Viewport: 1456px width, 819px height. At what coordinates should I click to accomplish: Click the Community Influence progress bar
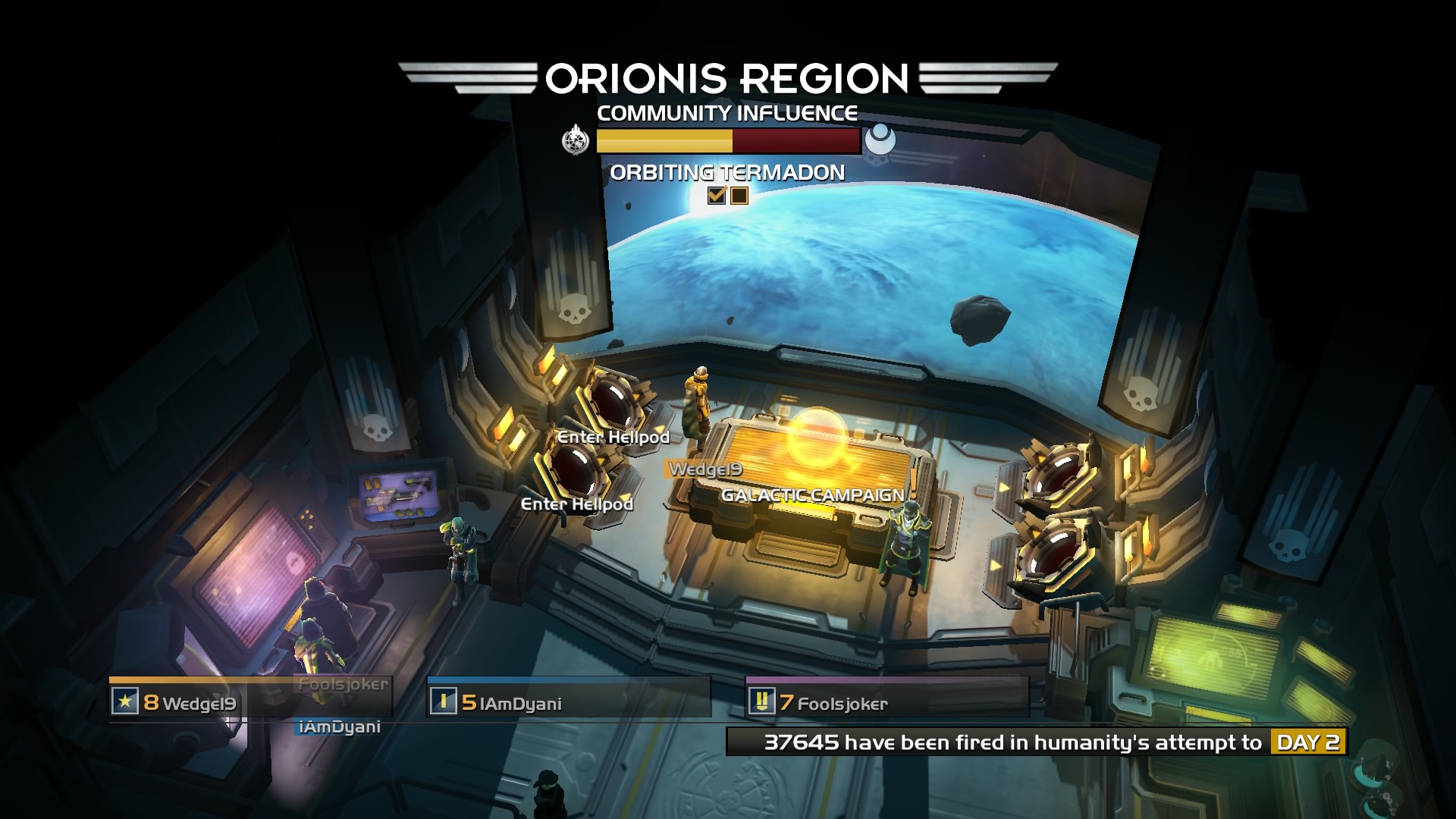click(730, 140)
